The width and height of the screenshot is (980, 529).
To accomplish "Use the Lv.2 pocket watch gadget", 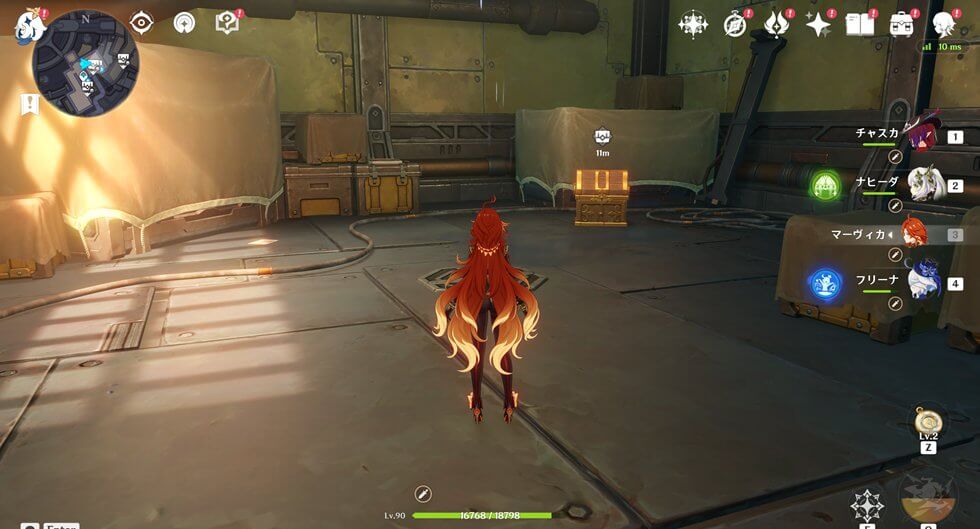I will pos(928,419).
